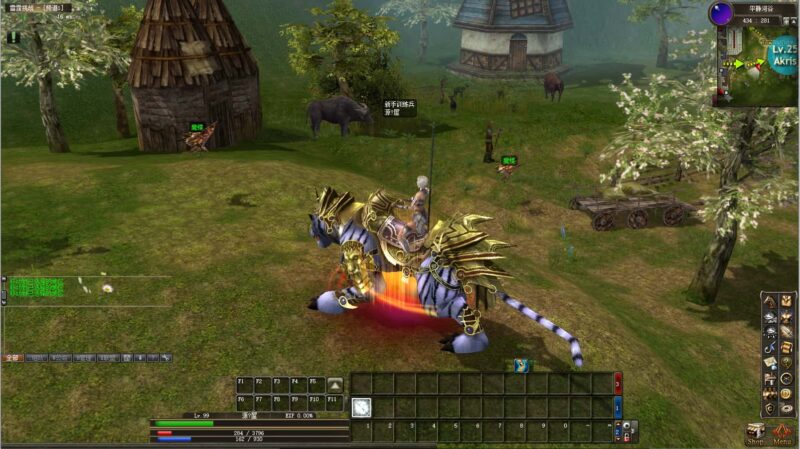Screen dimensions: 800x449
Task: Open the Shop button
Action: [x=755, y=435]
